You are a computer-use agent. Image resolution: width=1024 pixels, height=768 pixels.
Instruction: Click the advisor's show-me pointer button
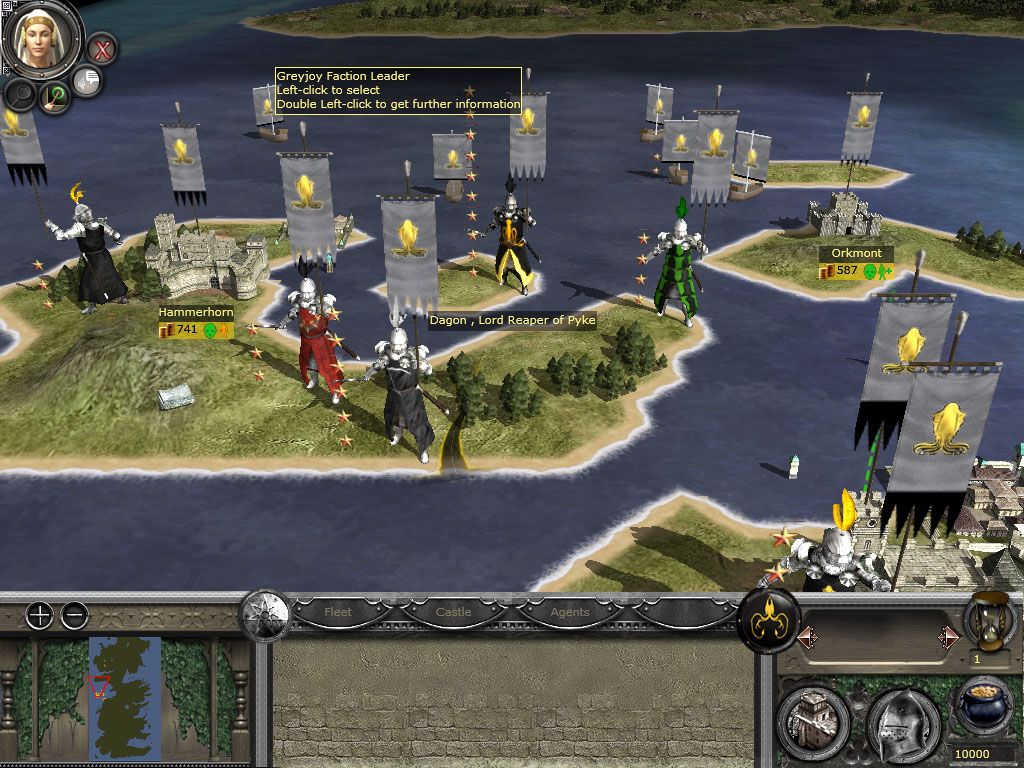click(x=56, y=97)
